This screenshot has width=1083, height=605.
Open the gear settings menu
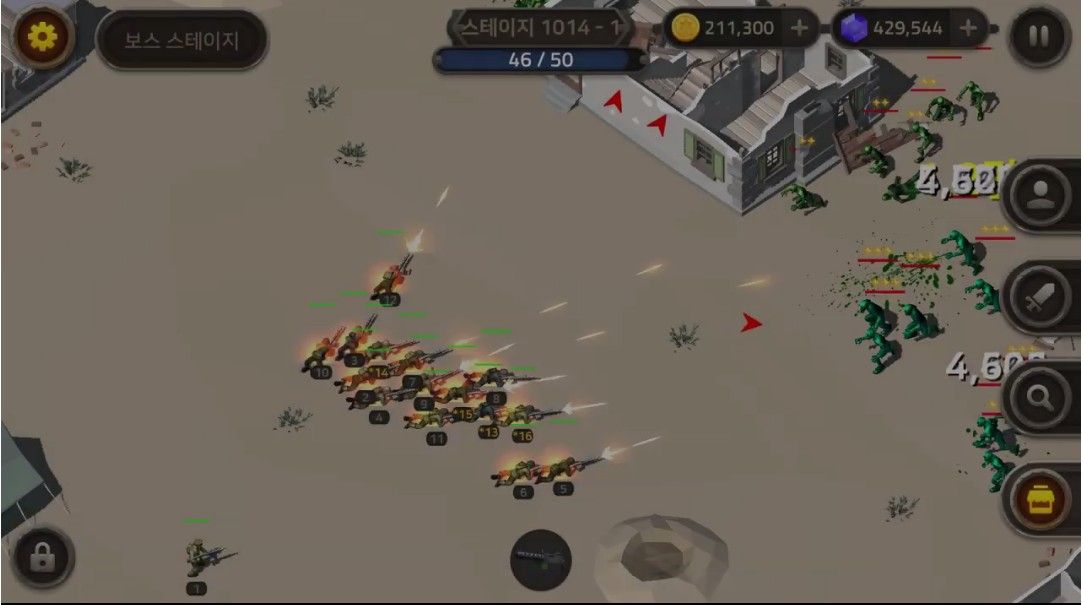click(x=43, y=37)
